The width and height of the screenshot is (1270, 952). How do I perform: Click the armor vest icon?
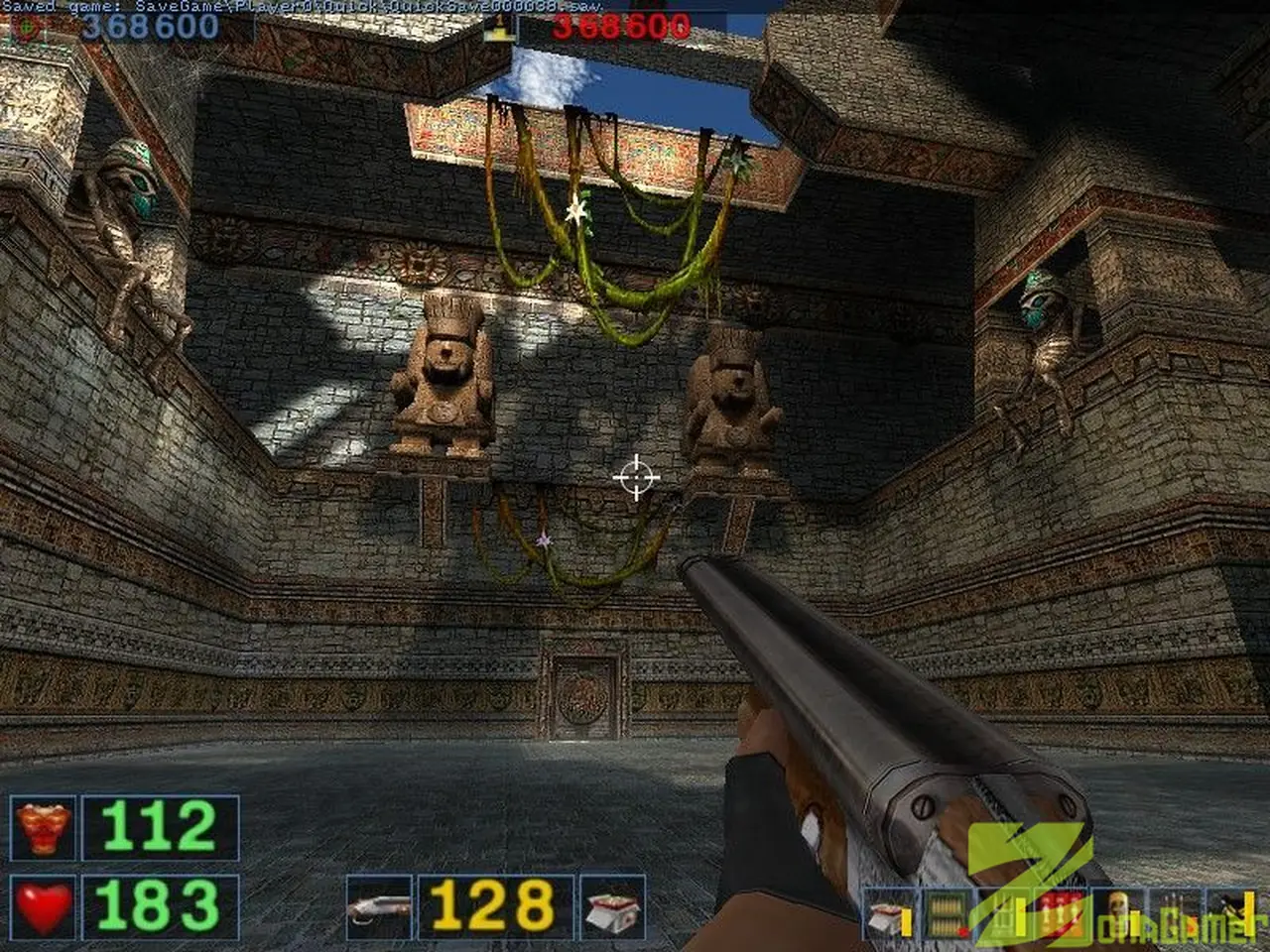(x=43, y=828)
